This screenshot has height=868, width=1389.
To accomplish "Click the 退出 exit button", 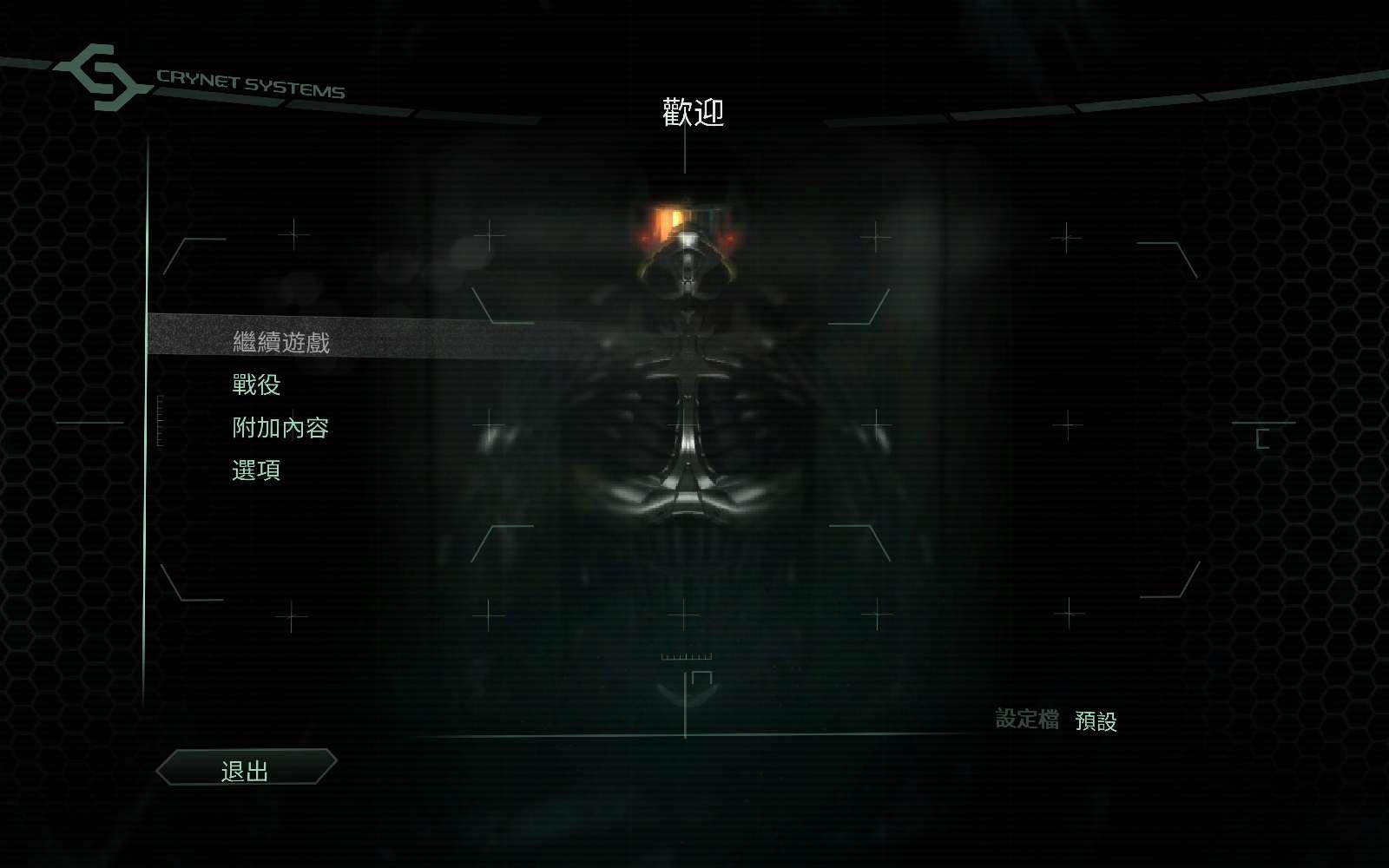I will point(246,769).
